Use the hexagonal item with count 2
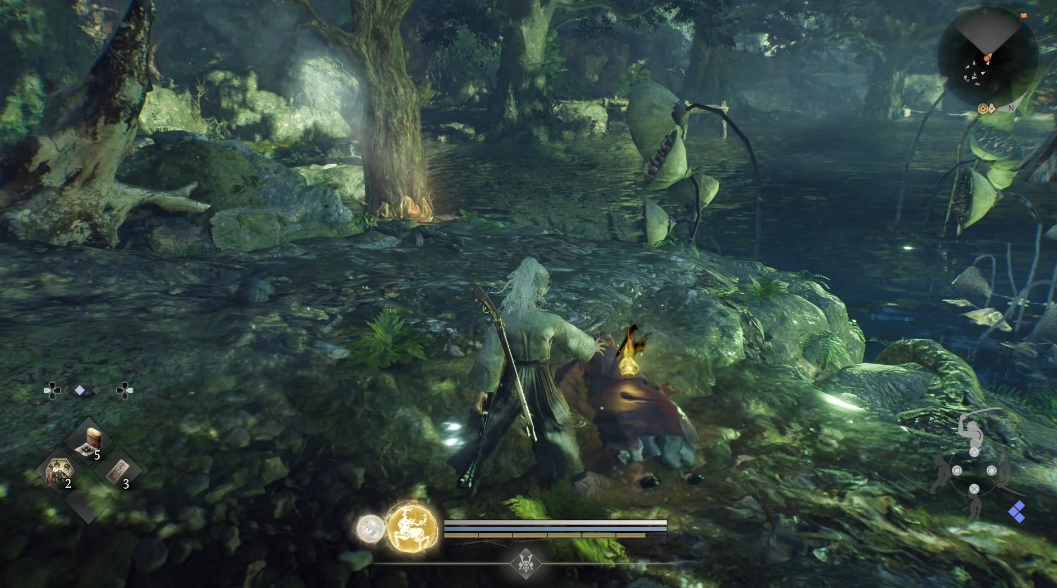The width and height of the screenshot is (1057, 588). (57, 471)
